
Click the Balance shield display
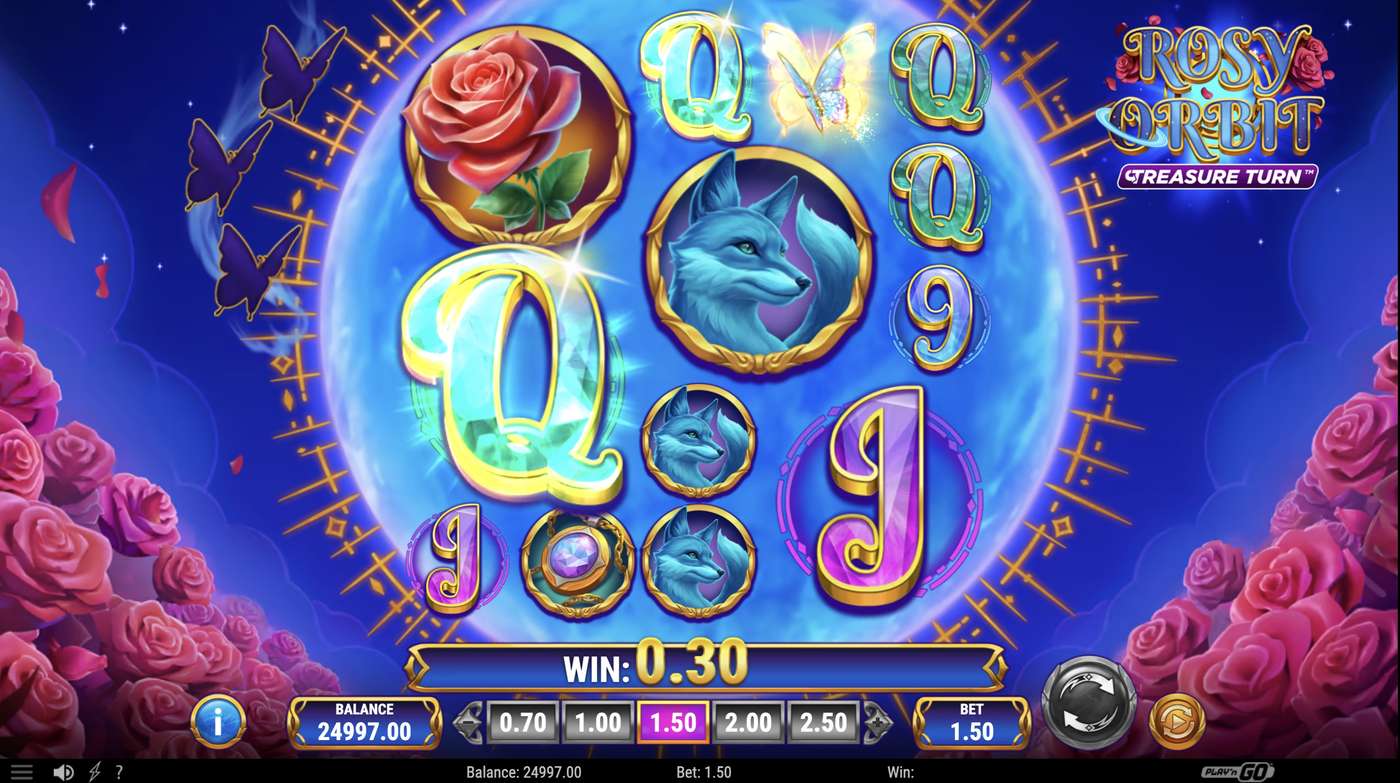pyautogui.click(x=364, y=720)
